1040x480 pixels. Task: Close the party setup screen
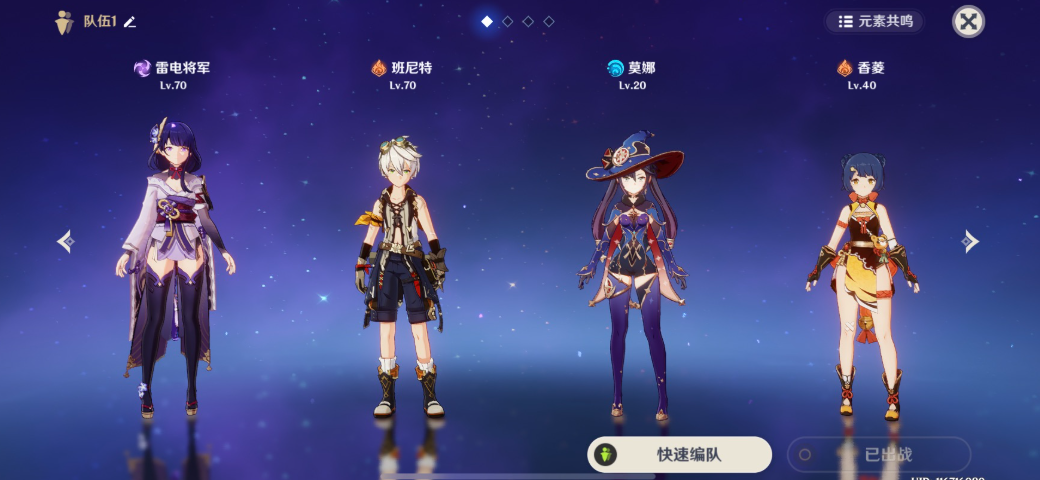(968, 21)
